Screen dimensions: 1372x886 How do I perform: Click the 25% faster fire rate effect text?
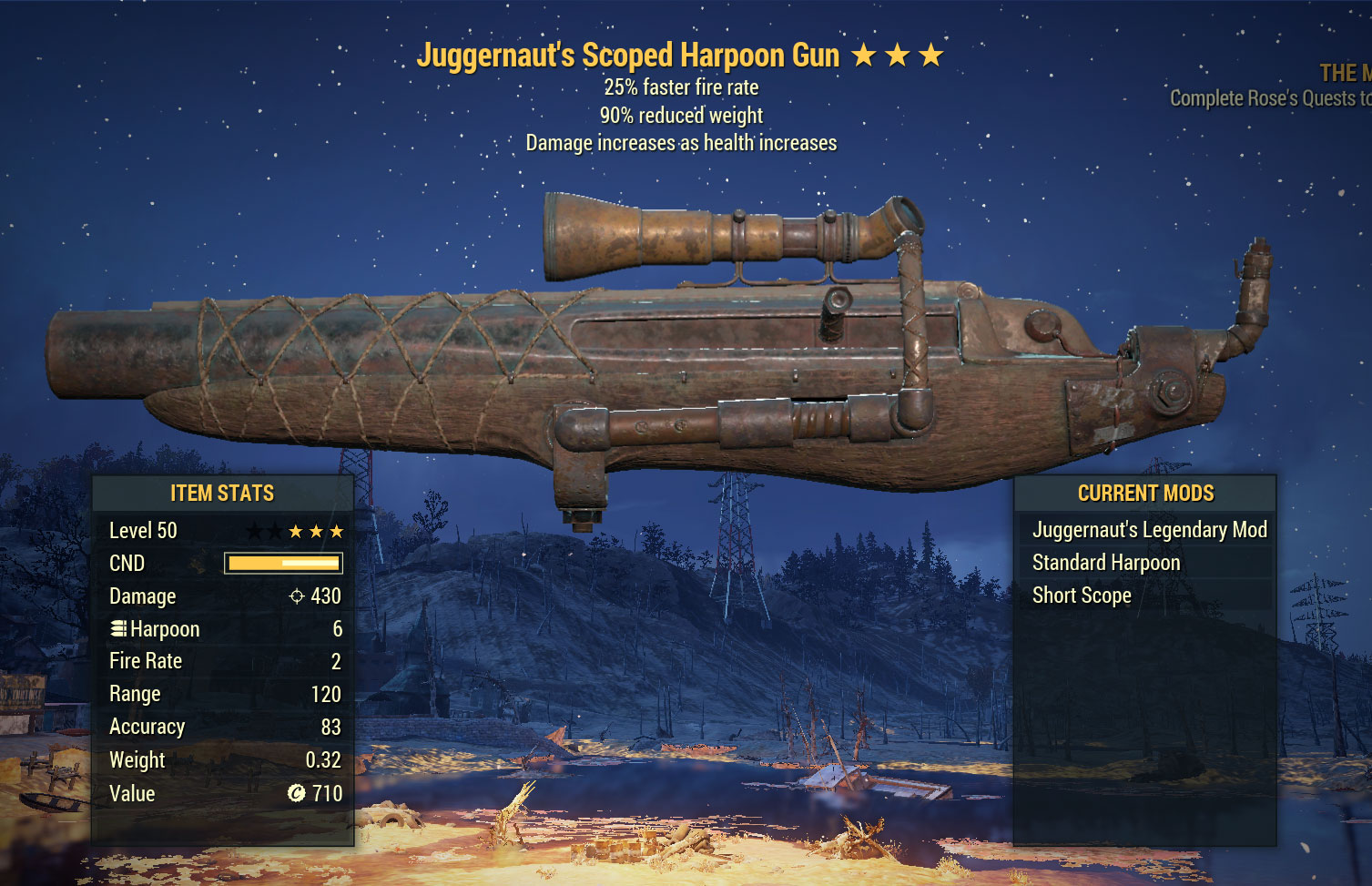click(681, 87)
